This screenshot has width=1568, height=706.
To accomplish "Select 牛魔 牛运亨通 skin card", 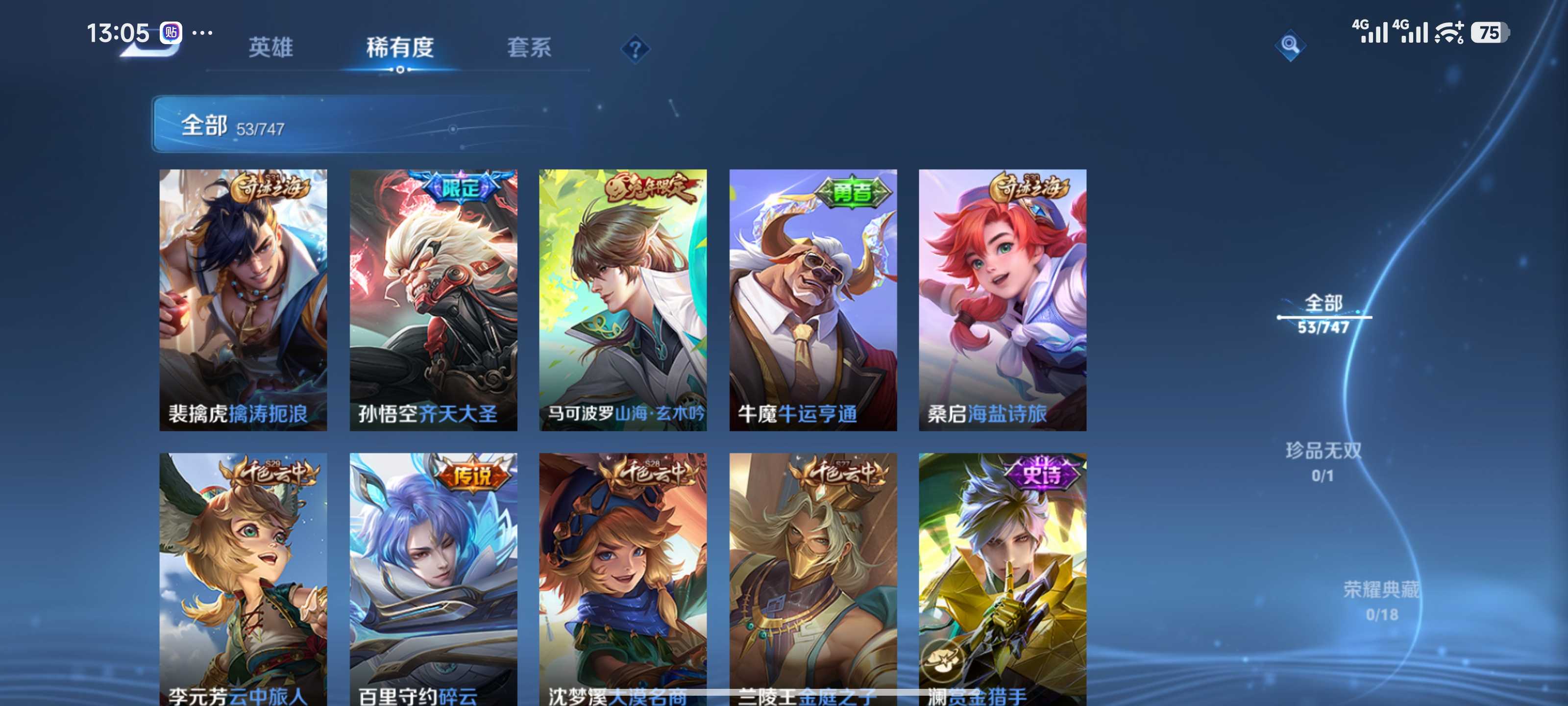I will [812, 300].
